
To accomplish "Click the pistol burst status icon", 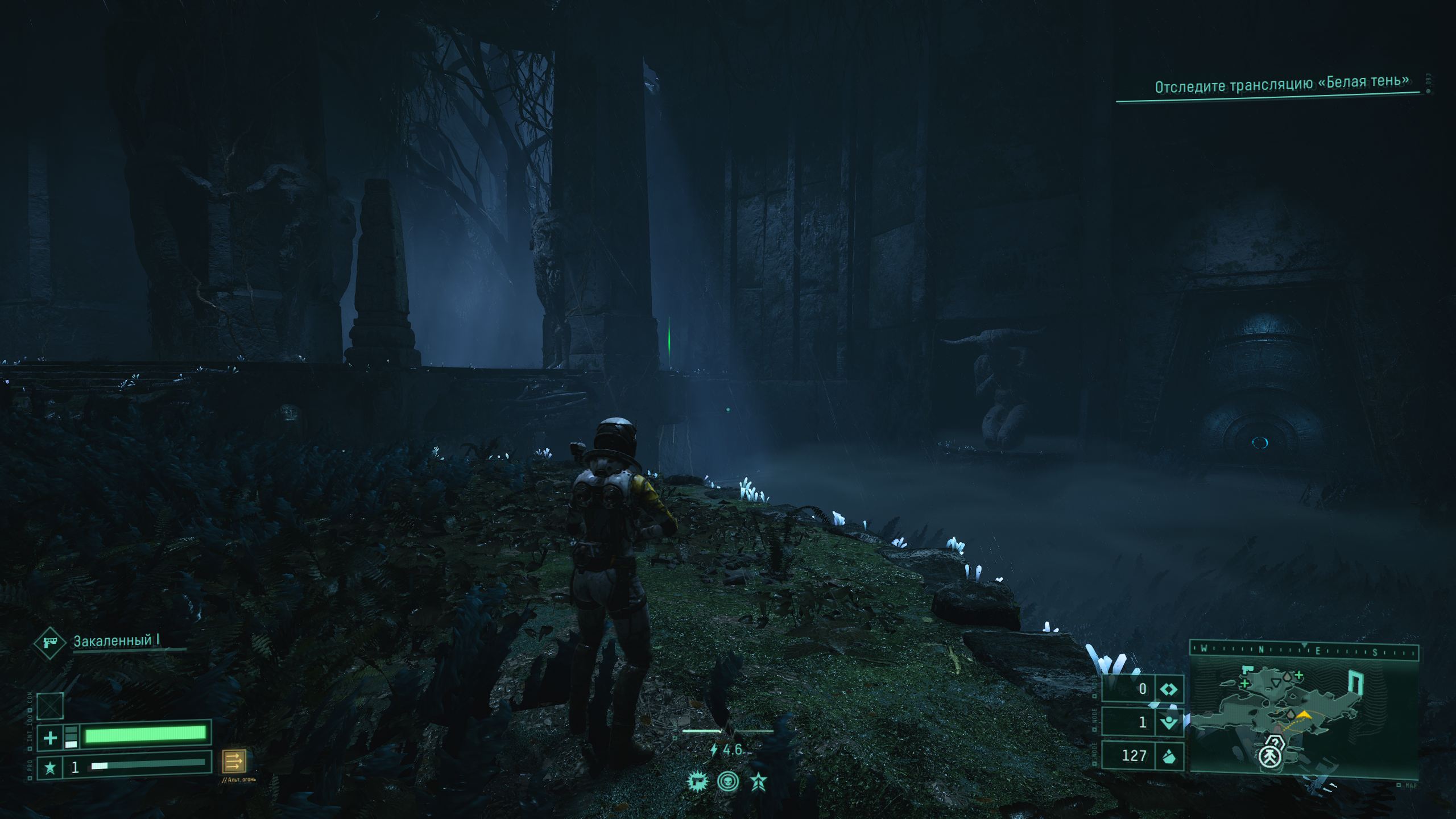I will tap(697, 781).
